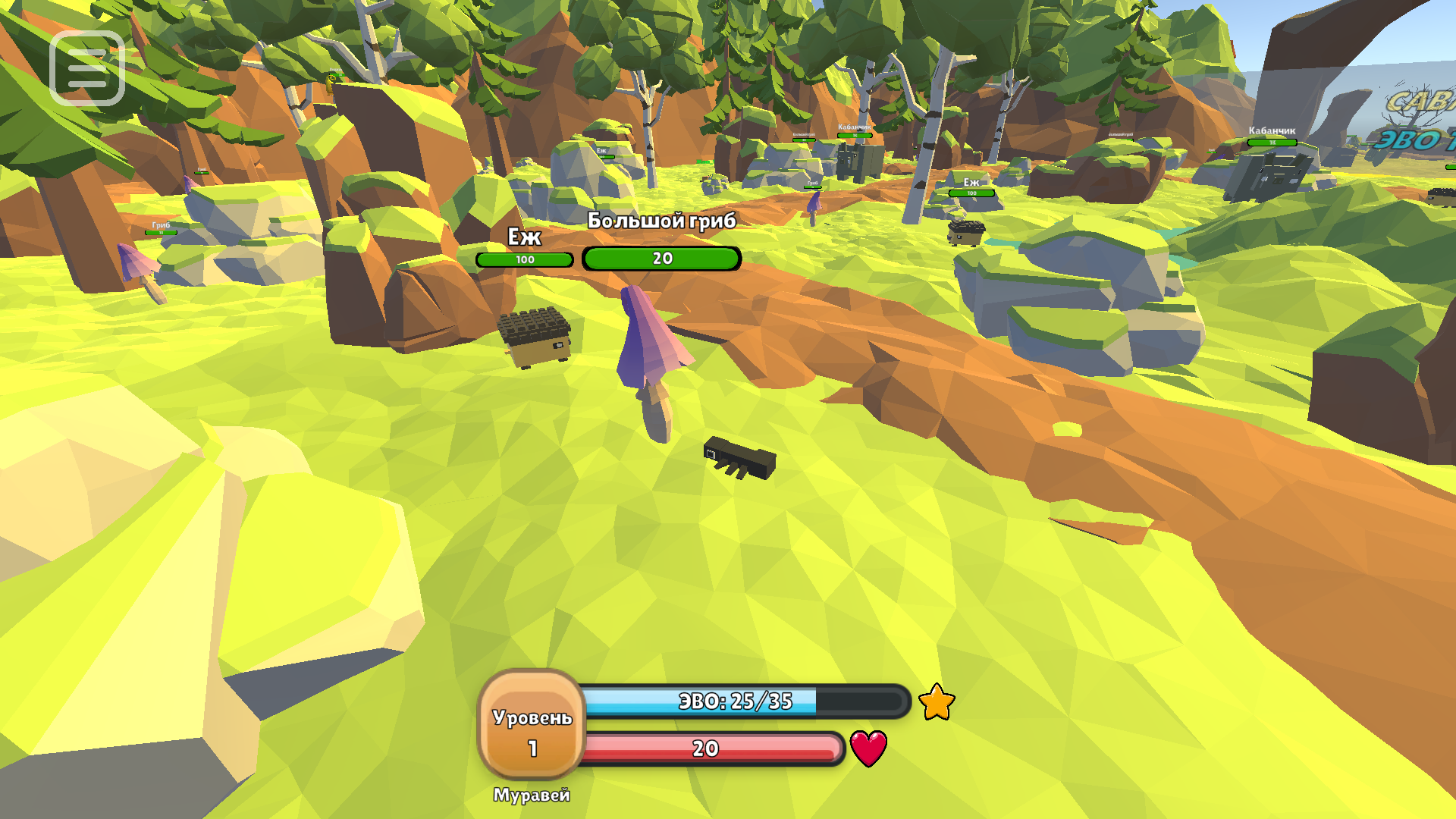Click the Большой гриб health bar showing 20

[661, 259]
